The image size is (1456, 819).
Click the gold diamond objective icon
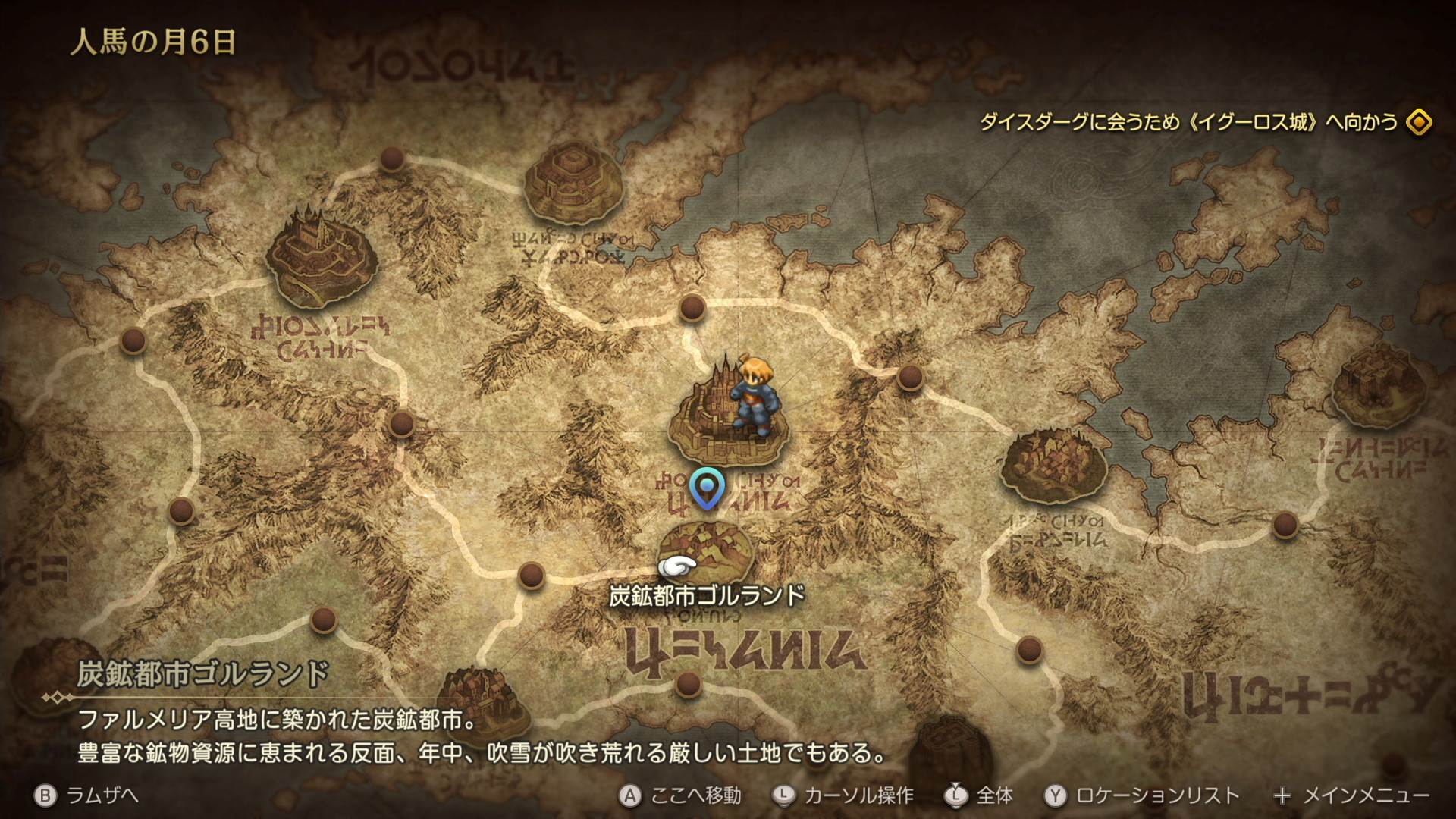1419,122
